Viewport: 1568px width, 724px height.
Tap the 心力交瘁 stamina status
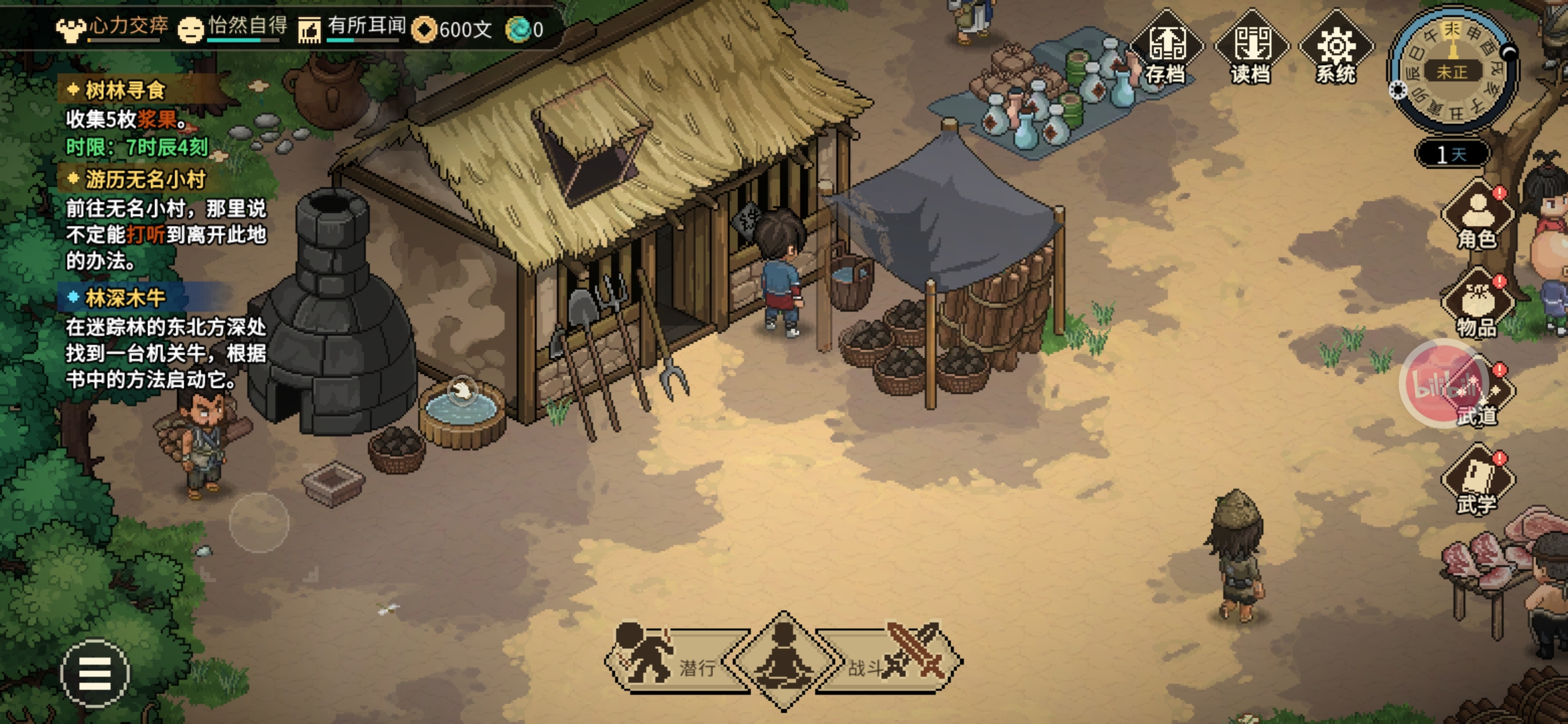tap(113, 28)
